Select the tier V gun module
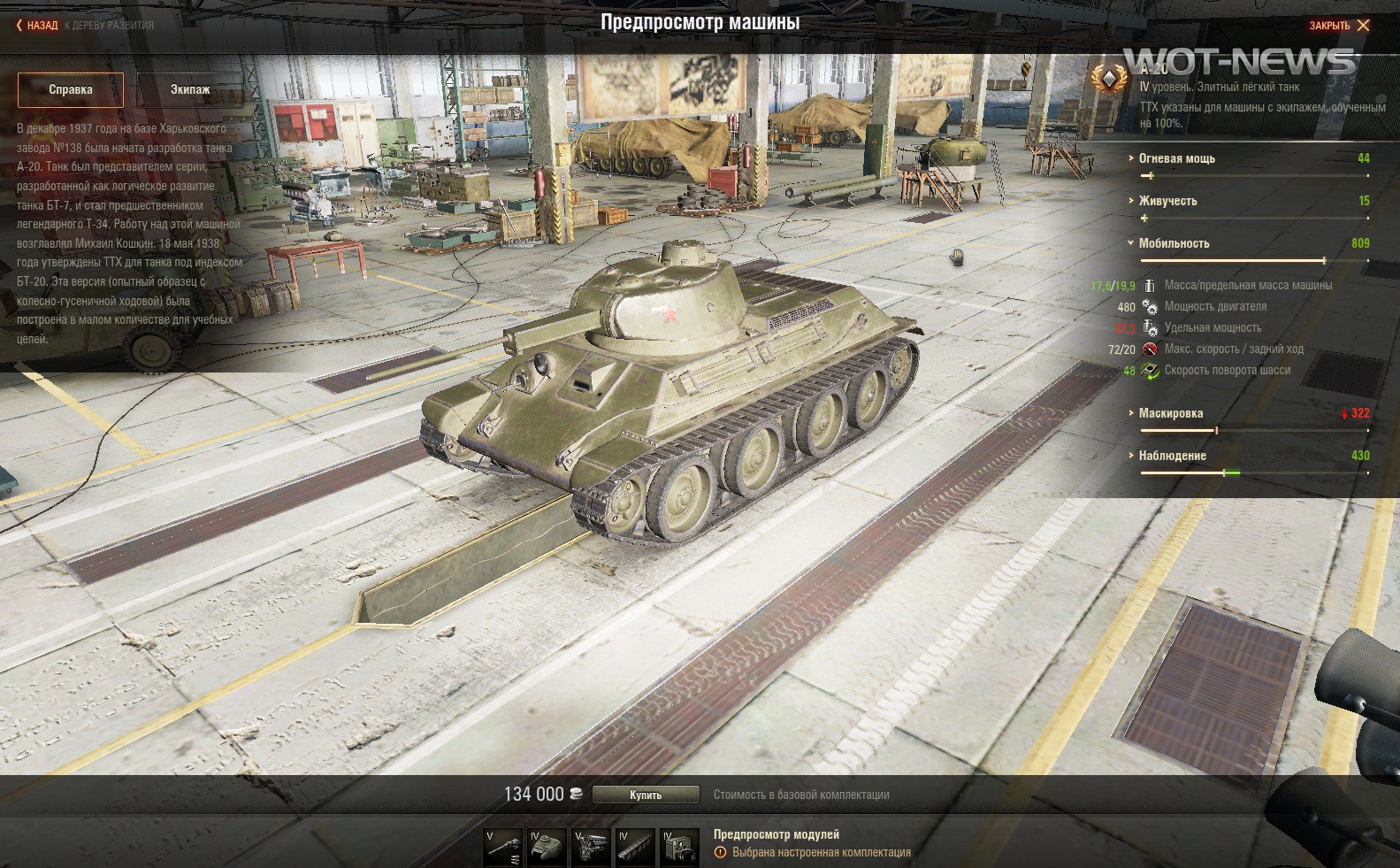The image size is (1400, 868). 503,848
